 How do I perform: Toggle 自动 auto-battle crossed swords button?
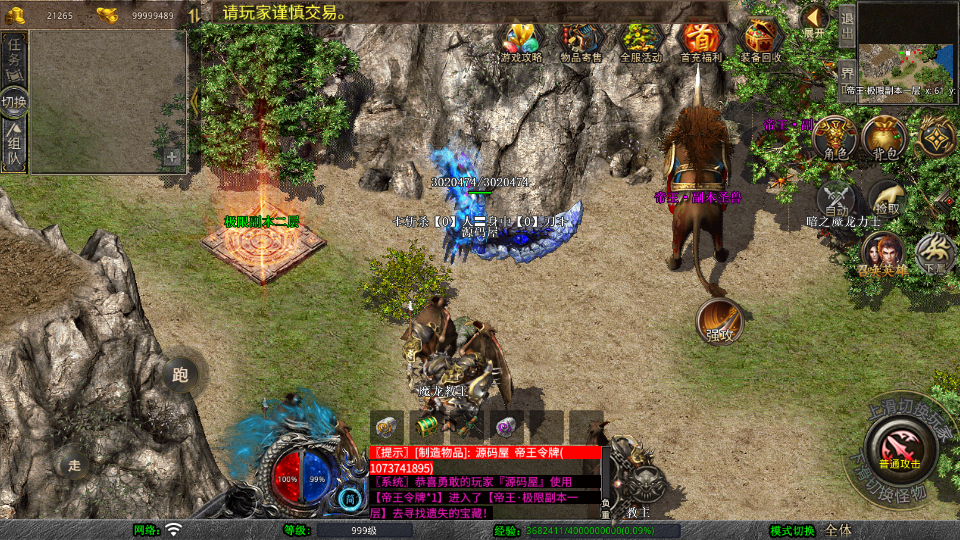click(837, 199)
